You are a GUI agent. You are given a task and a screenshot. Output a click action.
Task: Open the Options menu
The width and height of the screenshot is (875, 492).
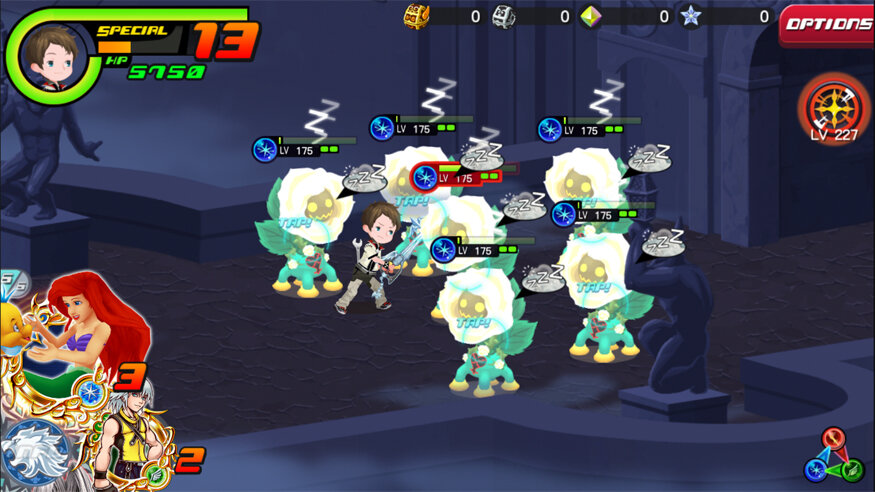827,25
